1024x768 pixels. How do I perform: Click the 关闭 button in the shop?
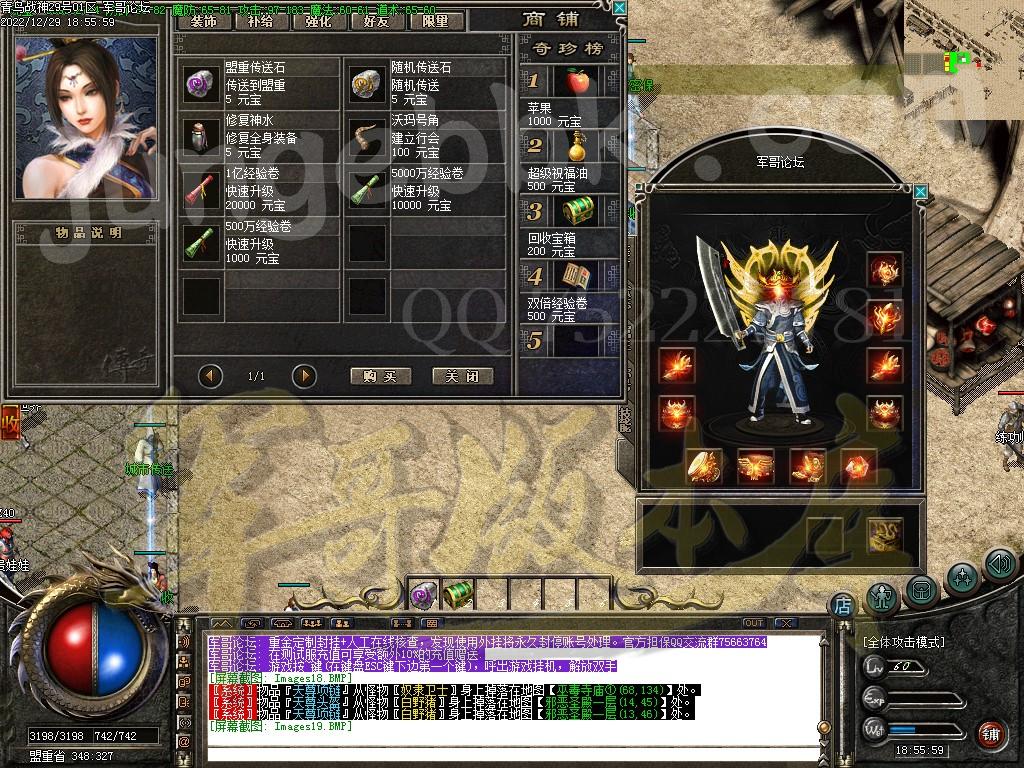point(463,376)
